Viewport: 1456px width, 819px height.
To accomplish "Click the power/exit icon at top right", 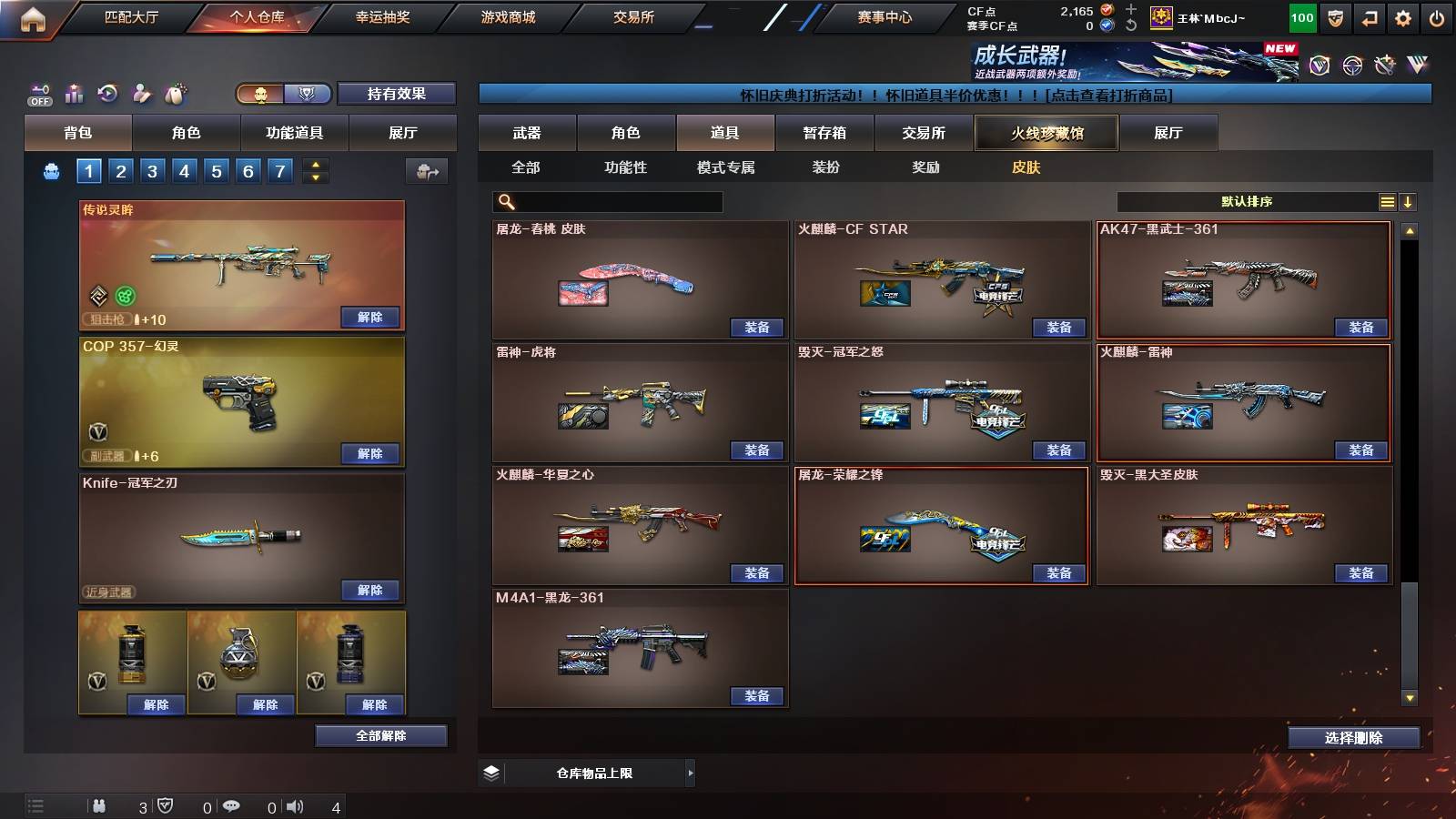I will point(1436,16).
